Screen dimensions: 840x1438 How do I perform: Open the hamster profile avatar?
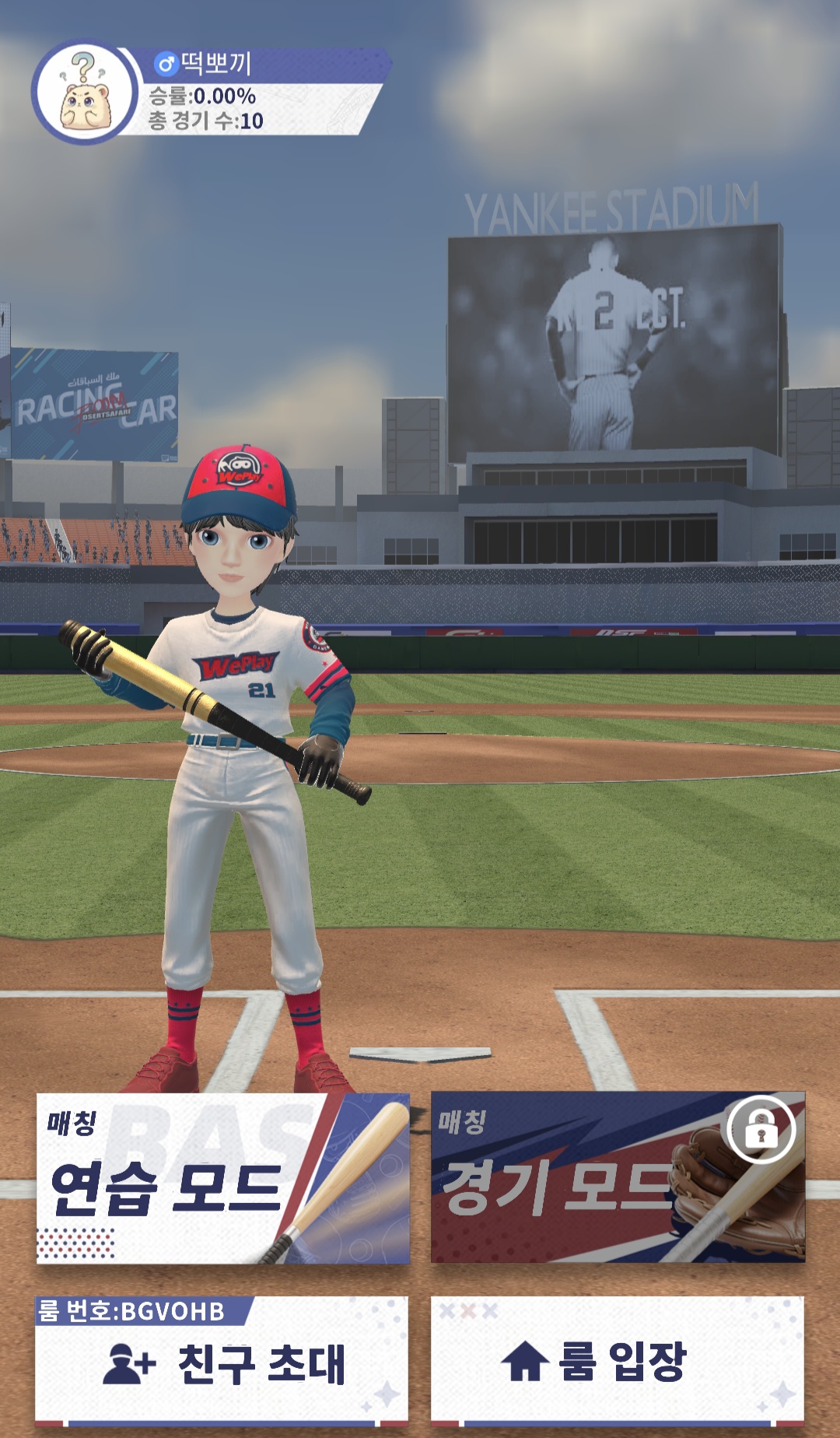[x=86, y=92]
